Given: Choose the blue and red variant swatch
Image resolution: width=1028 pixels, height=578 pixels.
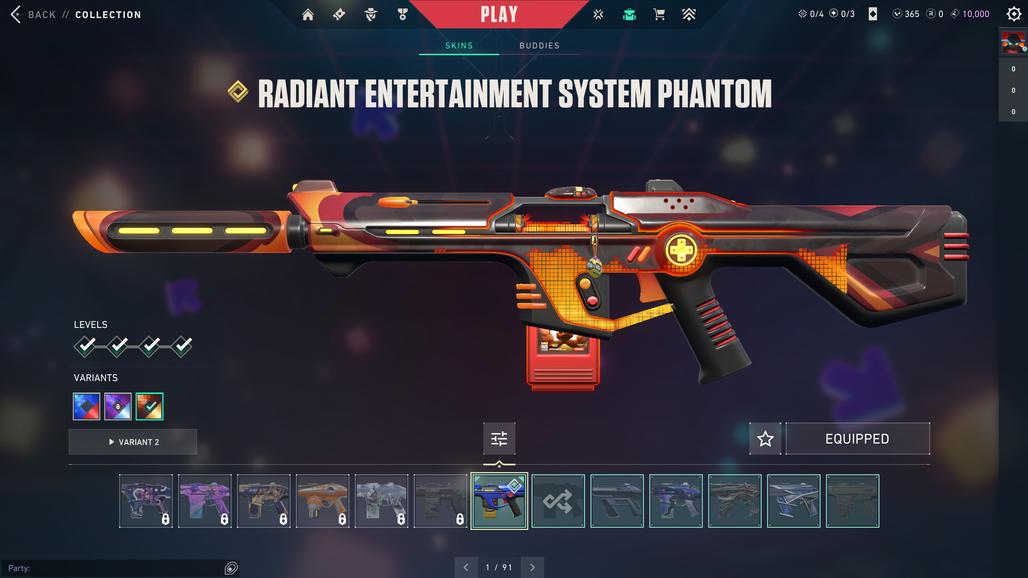Looking at the screenshot, I should [87, 406].
